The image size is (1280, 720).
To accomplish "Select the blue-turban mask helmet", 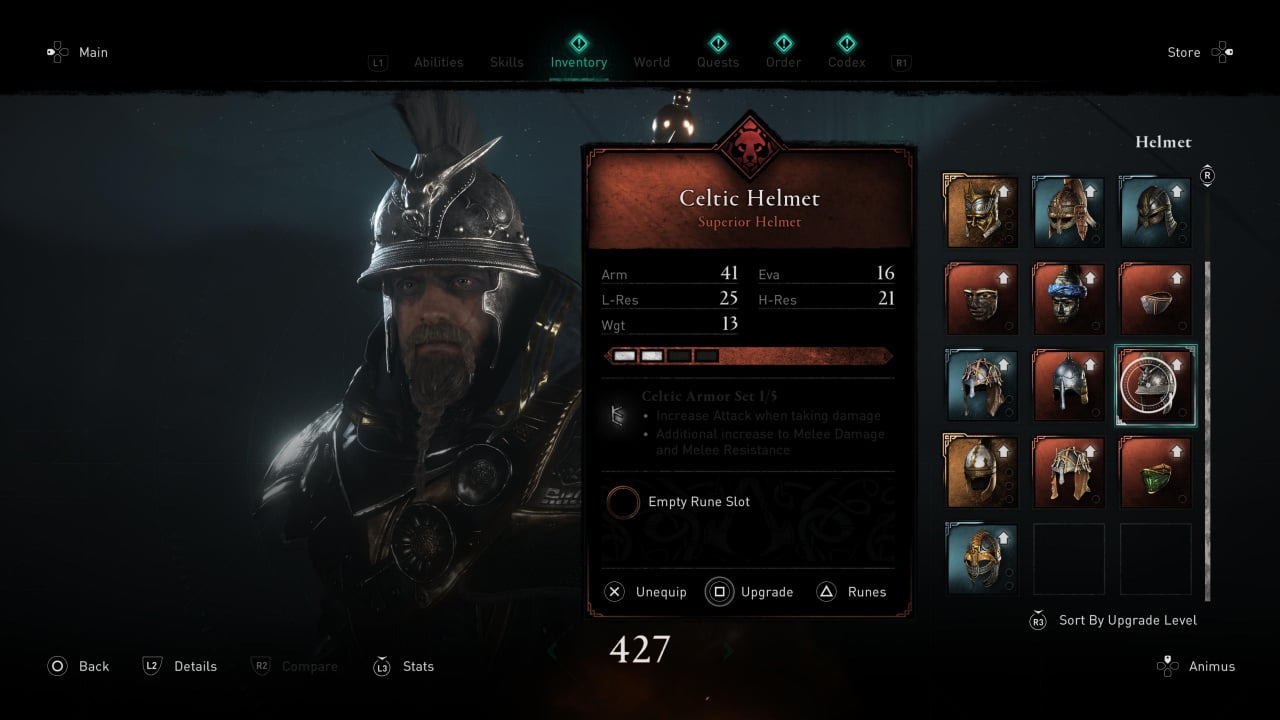I will tap(1068, 299).
